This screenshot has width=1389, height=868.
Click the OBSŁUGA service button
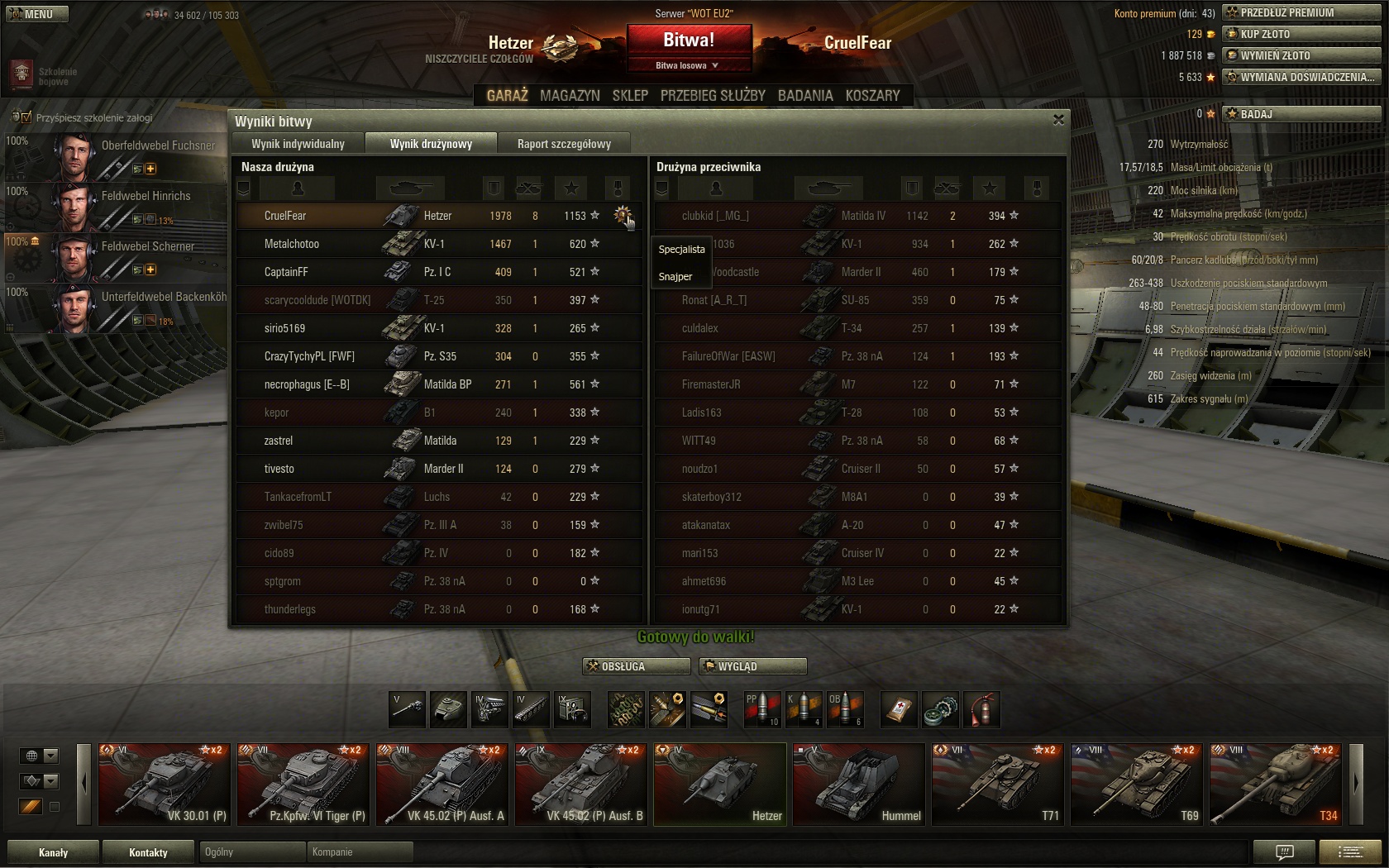(637, 666)
